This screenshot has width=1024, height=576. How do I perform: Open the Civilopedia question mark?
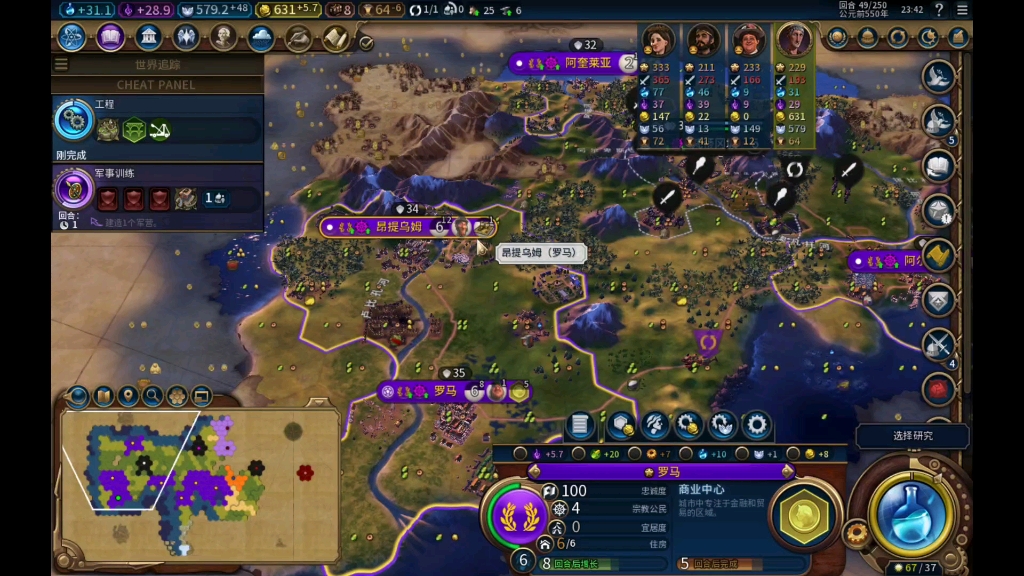(938, 10)
